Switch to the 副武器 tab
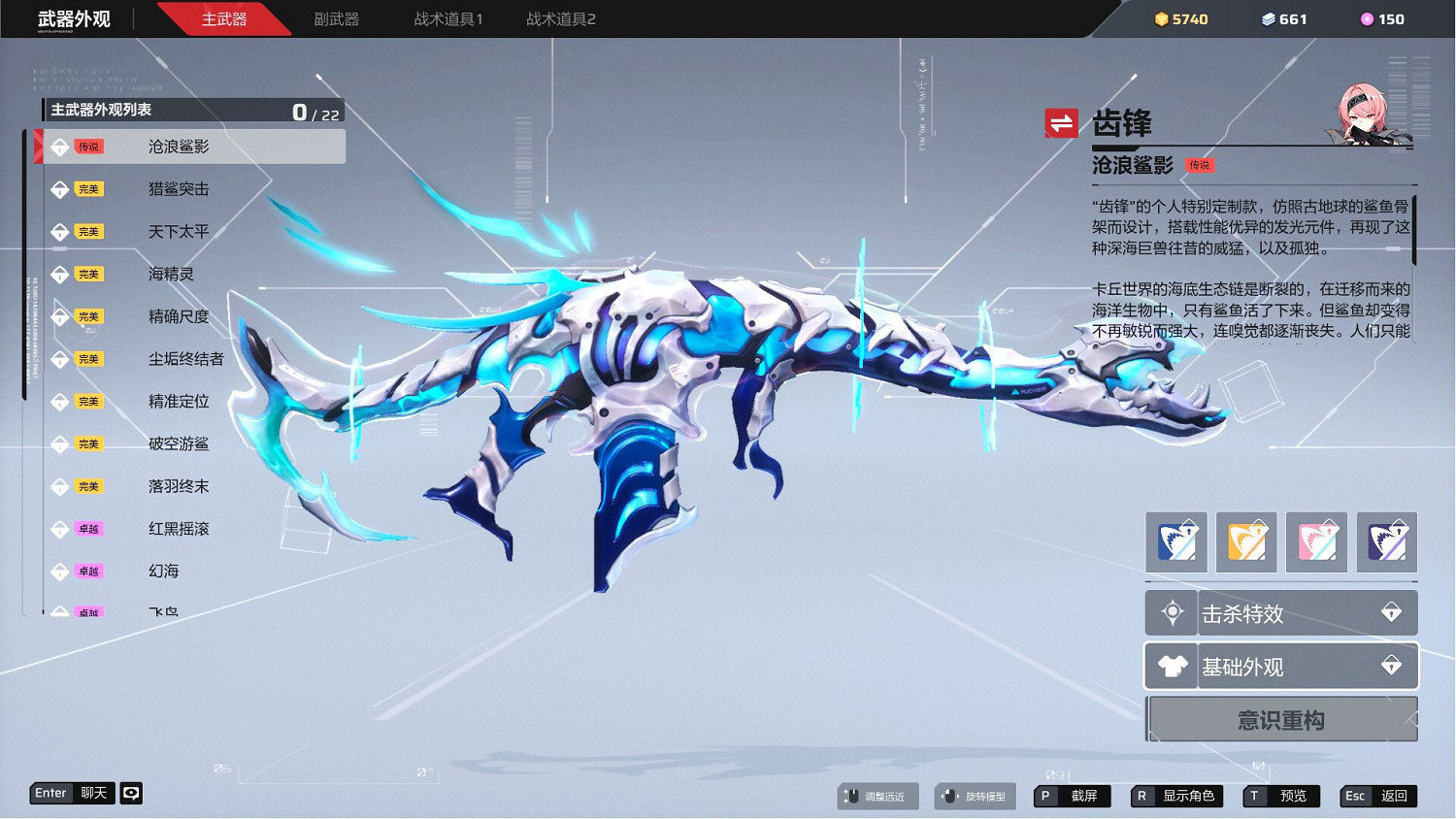The width and height of the screenshot is (1456, 819). (336, 17)
